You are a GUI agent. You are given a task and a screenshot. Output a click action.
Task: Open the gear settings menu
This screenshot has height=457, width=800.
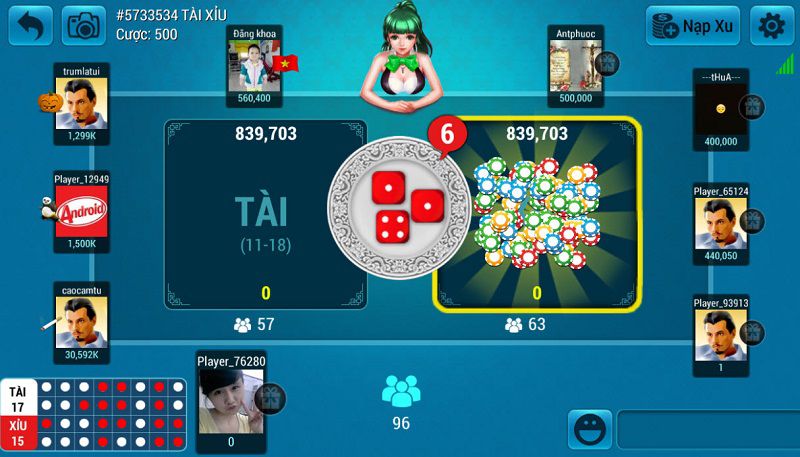770,26
